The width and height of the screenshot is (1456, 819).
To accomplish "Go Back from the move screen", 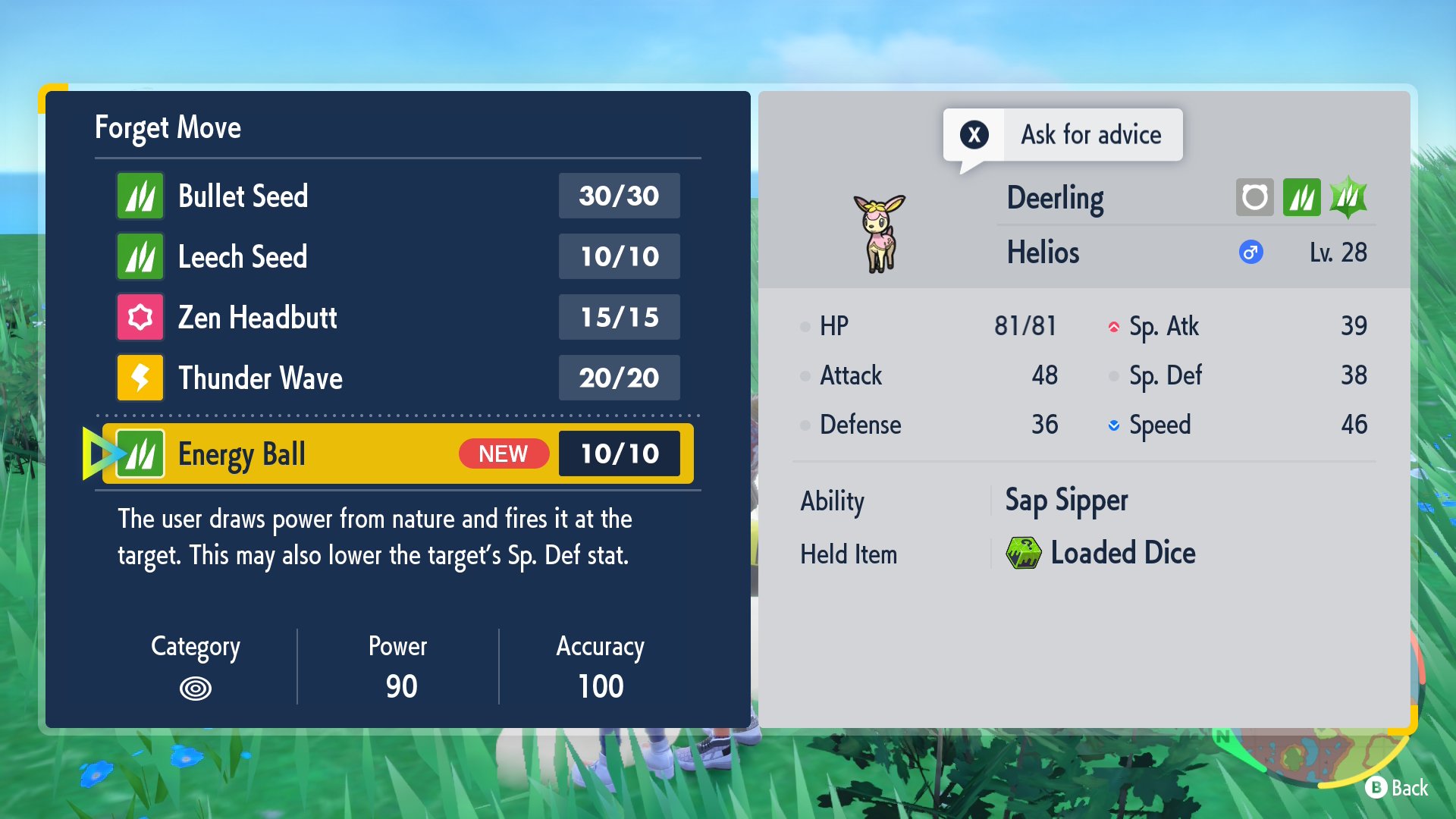I will click(x=1397, y=788).
